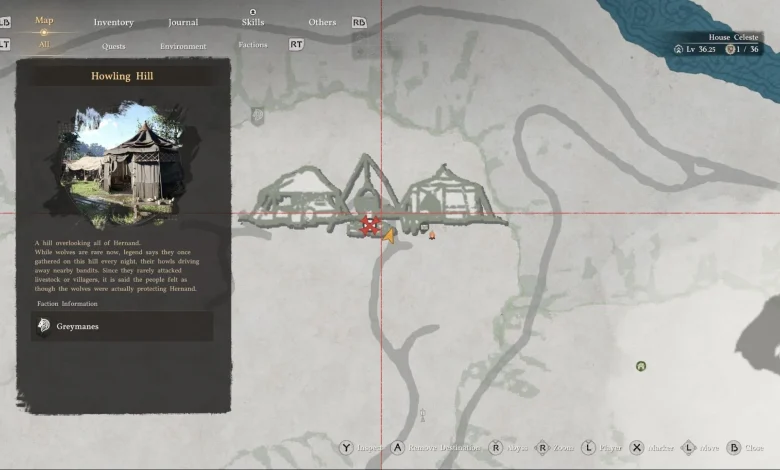Go to the Skills tab
Image resolution: width=780 pixels, height=470 pixels.
pyautogui.click(x=253, y=22)
